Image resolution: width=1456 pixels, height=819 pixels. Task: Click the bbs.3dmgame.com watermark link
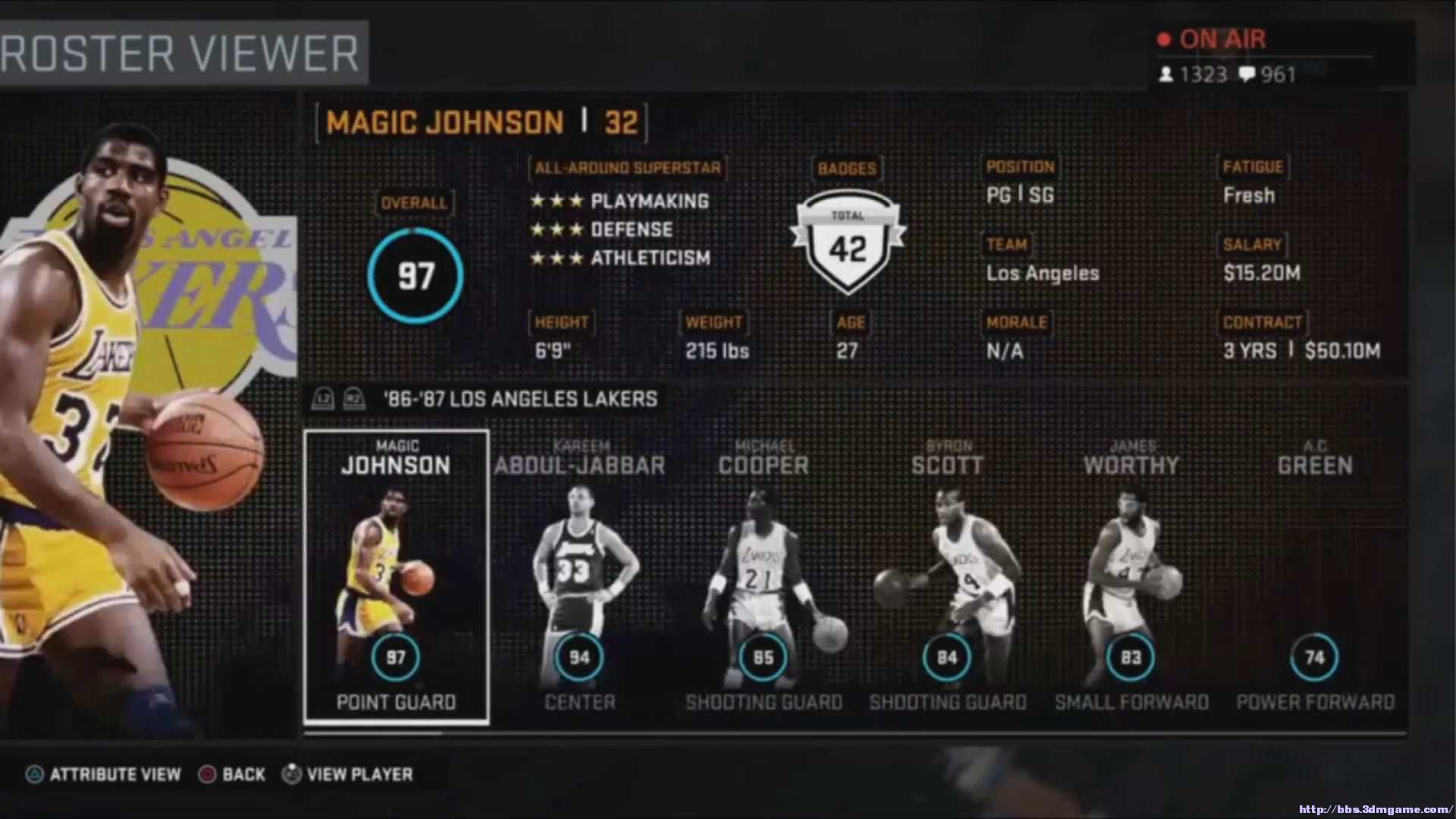[x=1374, y=809]
